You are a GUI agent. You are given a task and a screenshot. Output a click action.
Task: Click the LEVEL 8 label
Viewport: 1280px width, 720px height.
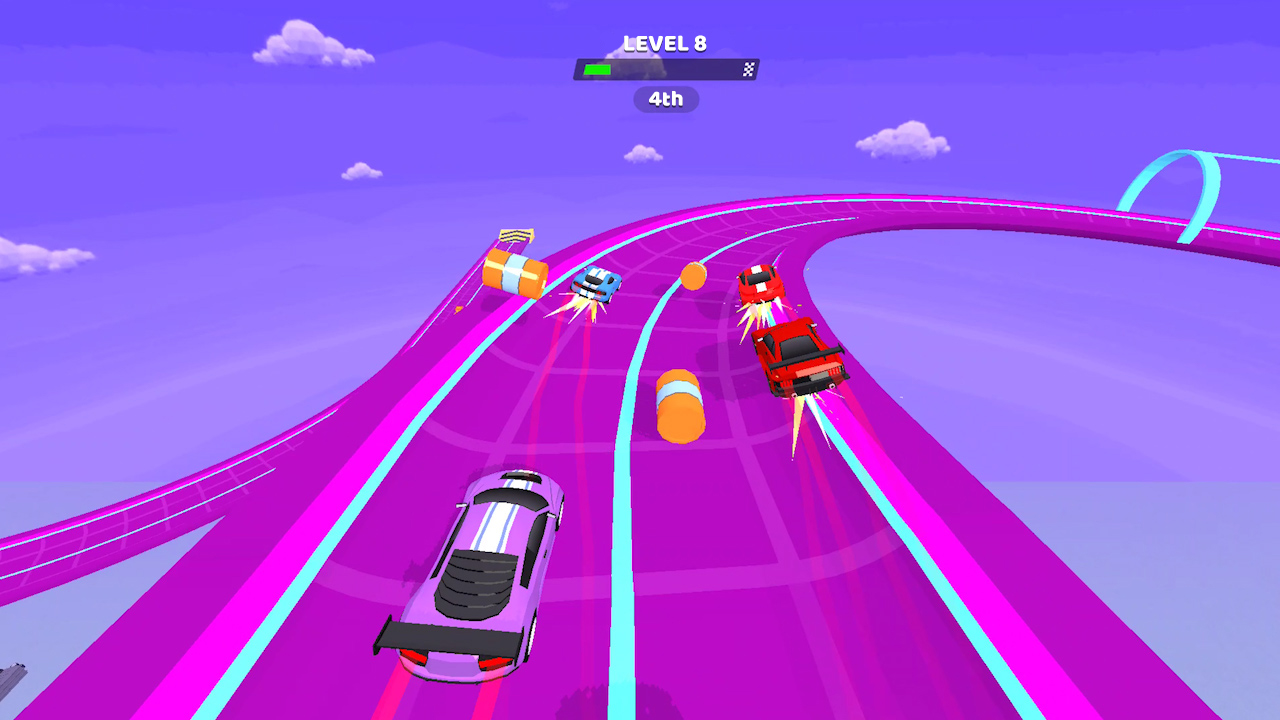click(x=664, y=43)
